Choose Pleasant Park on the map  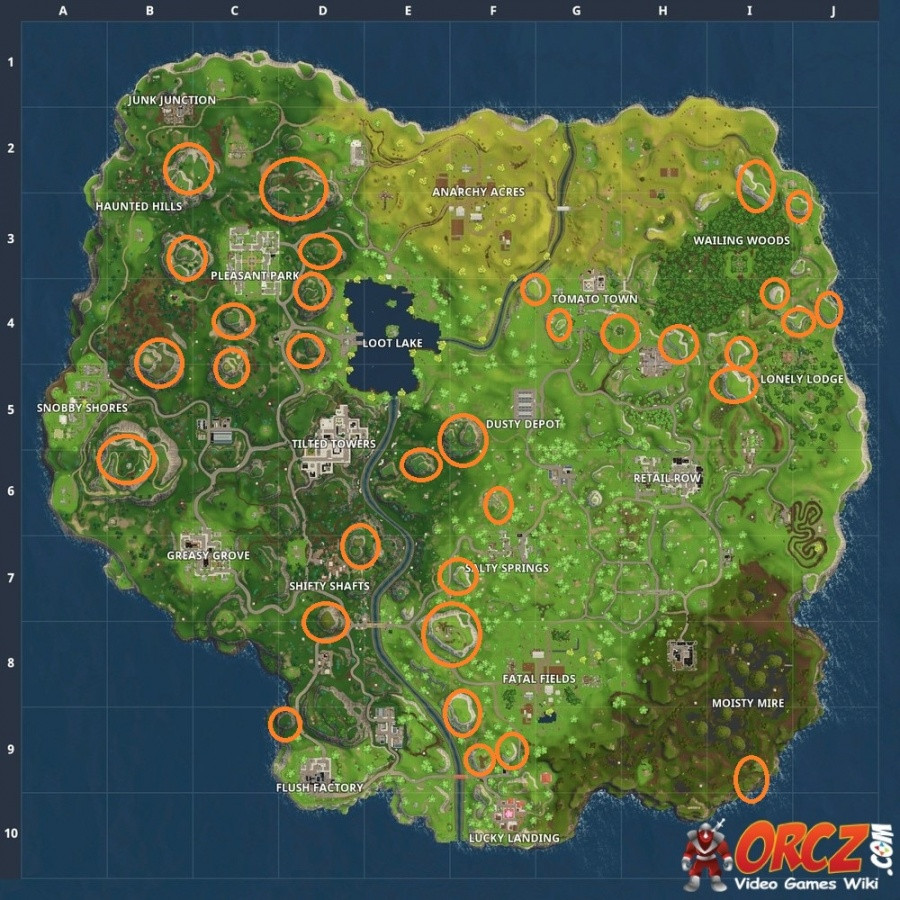point(255,275)
